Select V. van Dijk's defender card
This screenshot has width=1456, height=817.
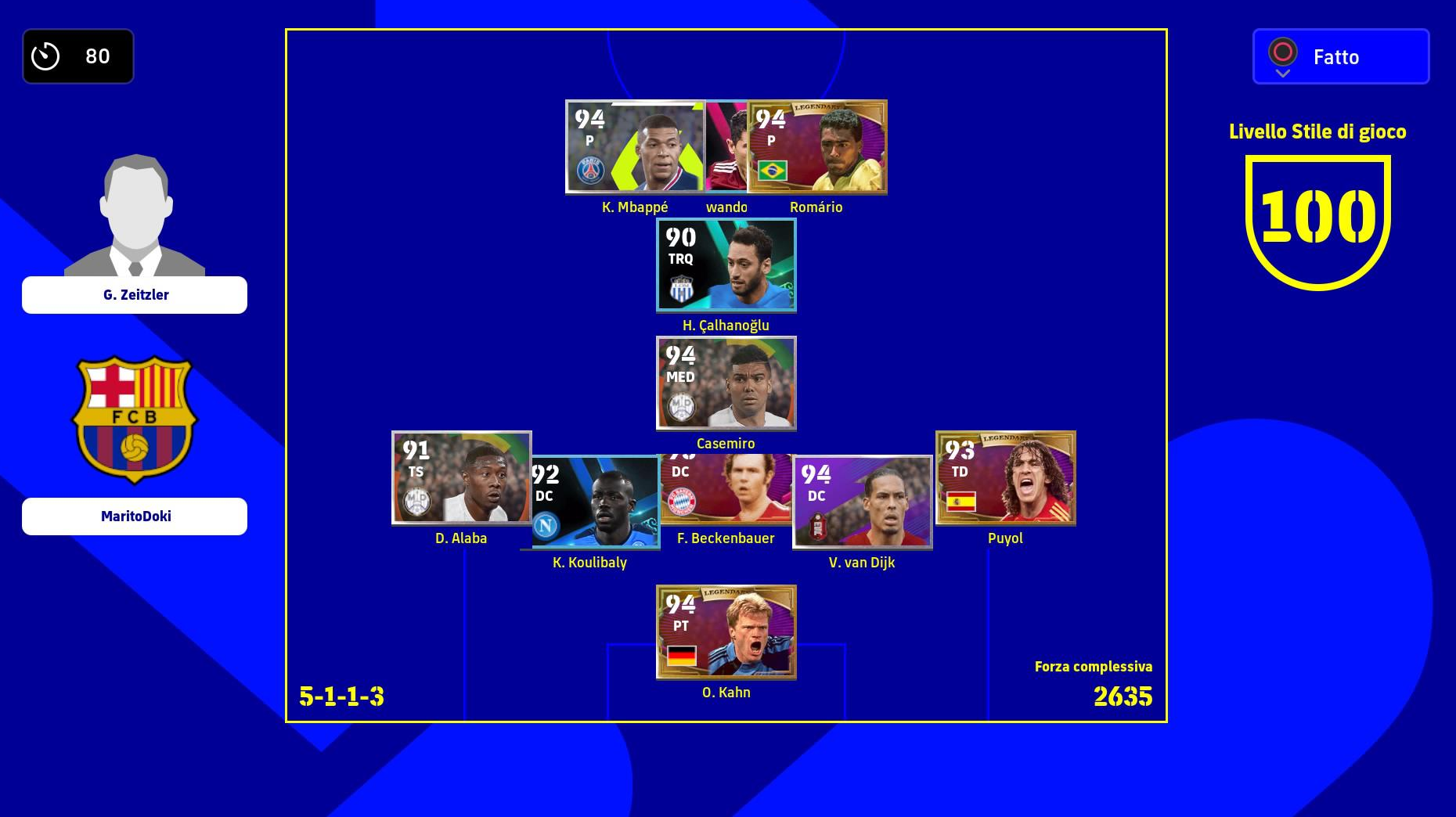(862, 502)
